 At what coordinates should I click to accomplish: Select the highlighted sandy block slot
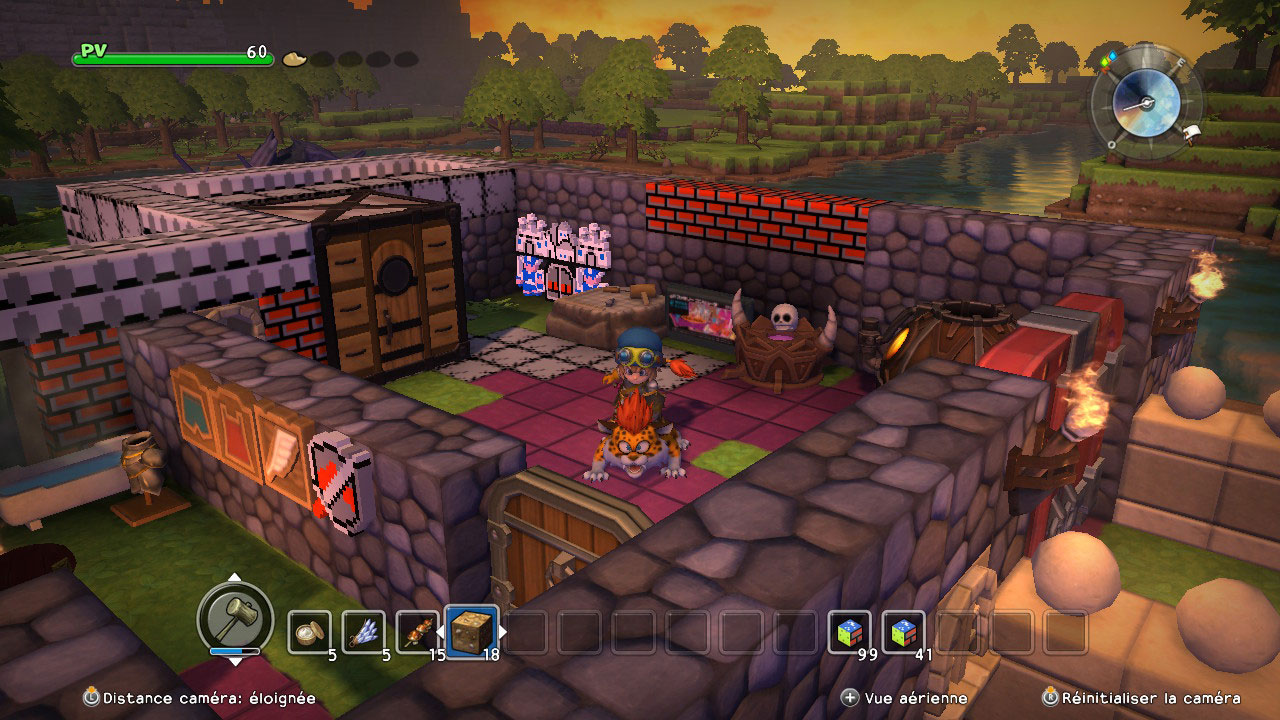pos(471,631)
